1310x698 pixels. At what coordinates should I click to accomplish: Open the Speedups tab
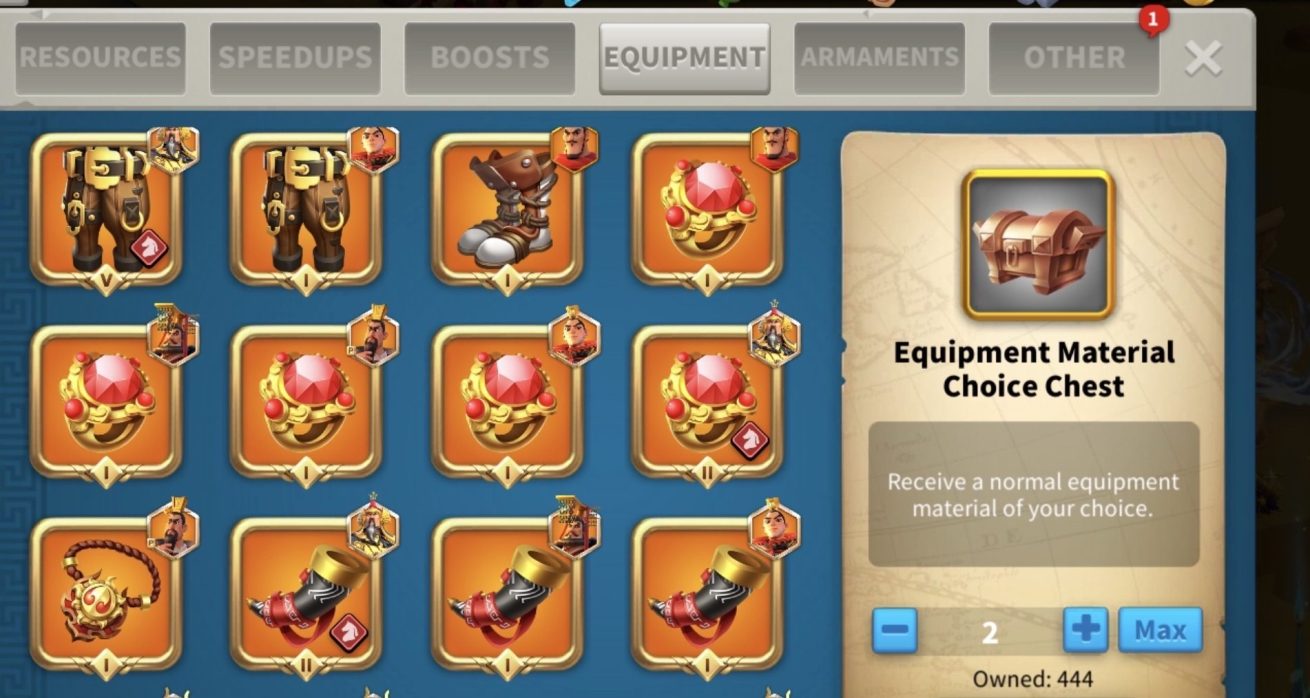(x=295, y=58)
